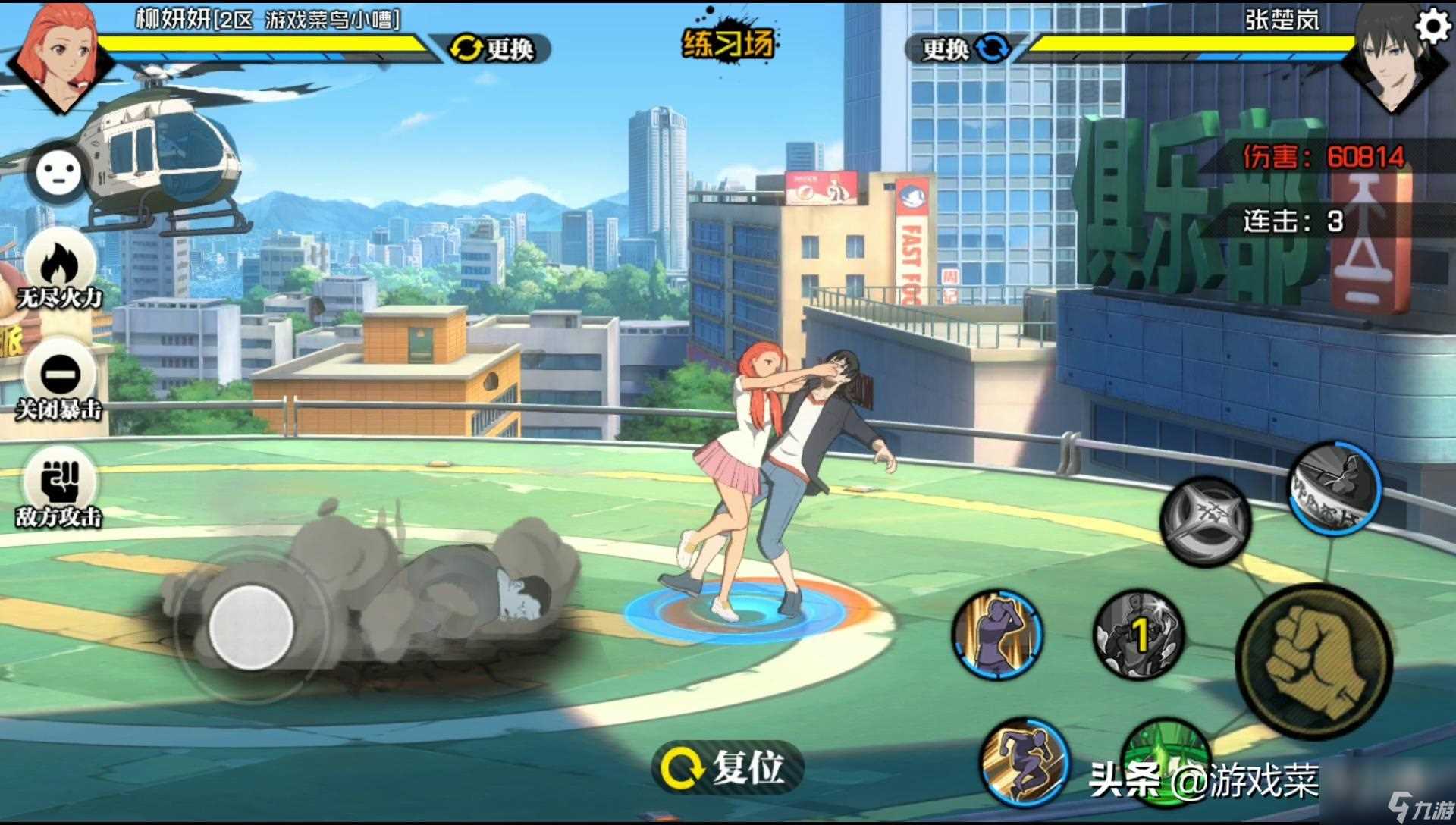Activate the green energy skill icon

[x=1164, y=751]
